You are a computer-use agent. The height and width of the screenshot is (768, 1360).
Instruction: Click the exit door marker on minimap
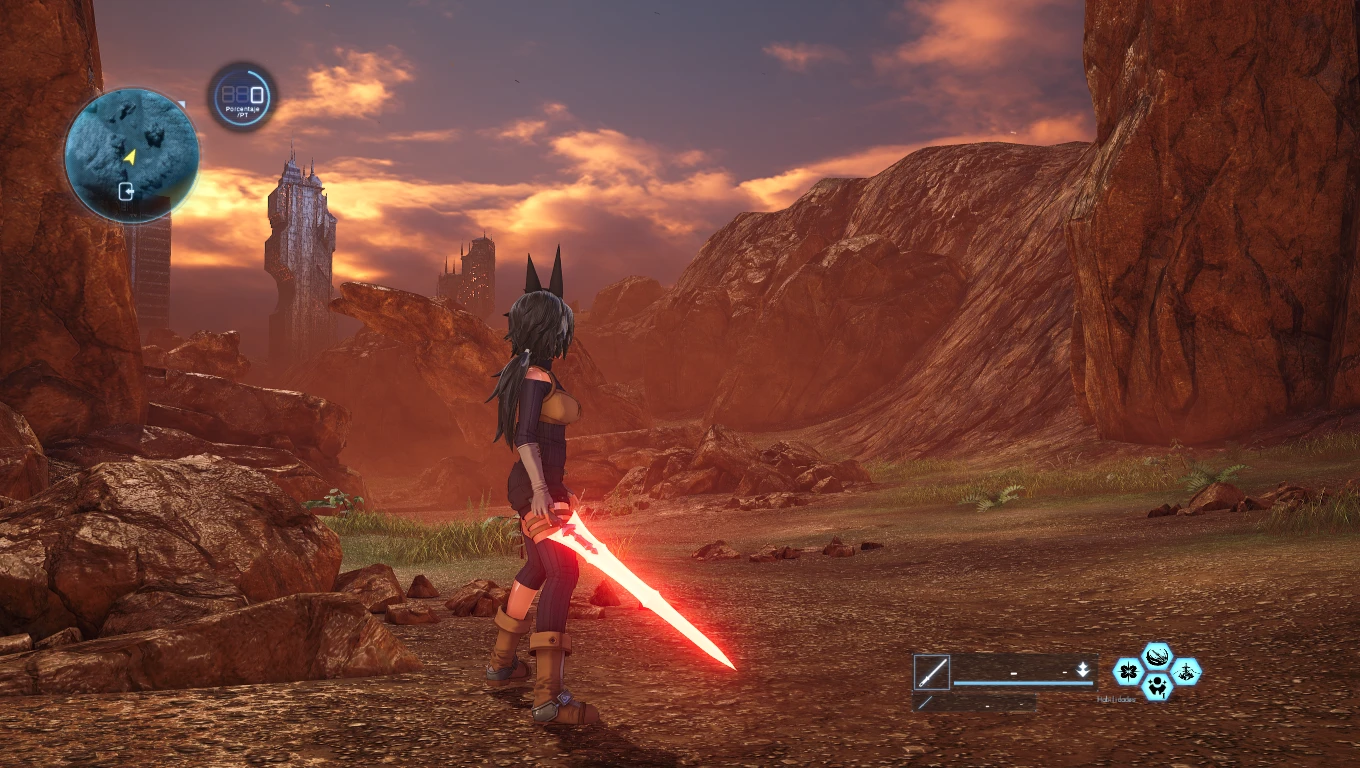click(127, 191)
